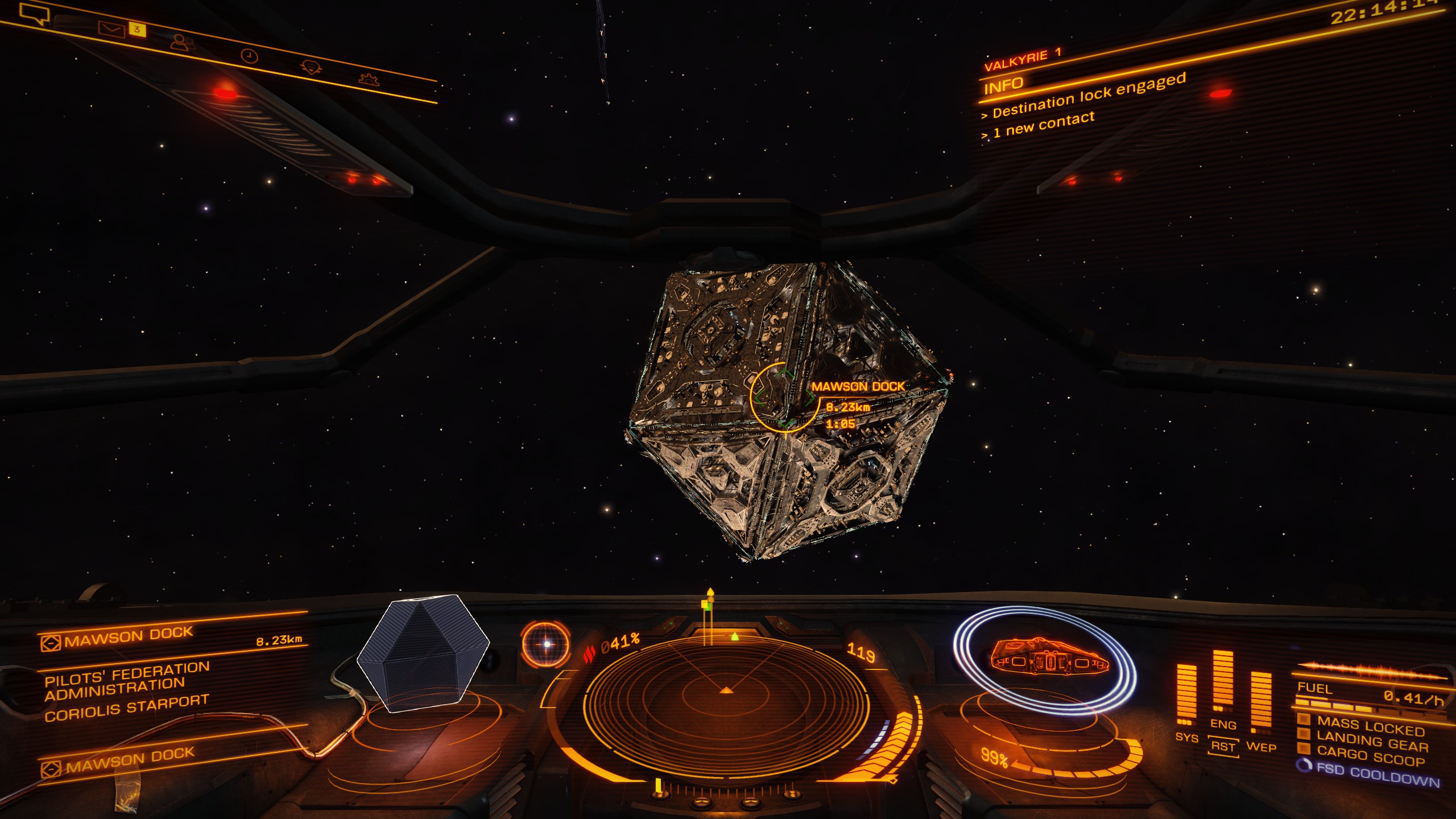Open the comms settings gear tab
Viewport: 1456px width, 819px height.
tap(369, 79)
